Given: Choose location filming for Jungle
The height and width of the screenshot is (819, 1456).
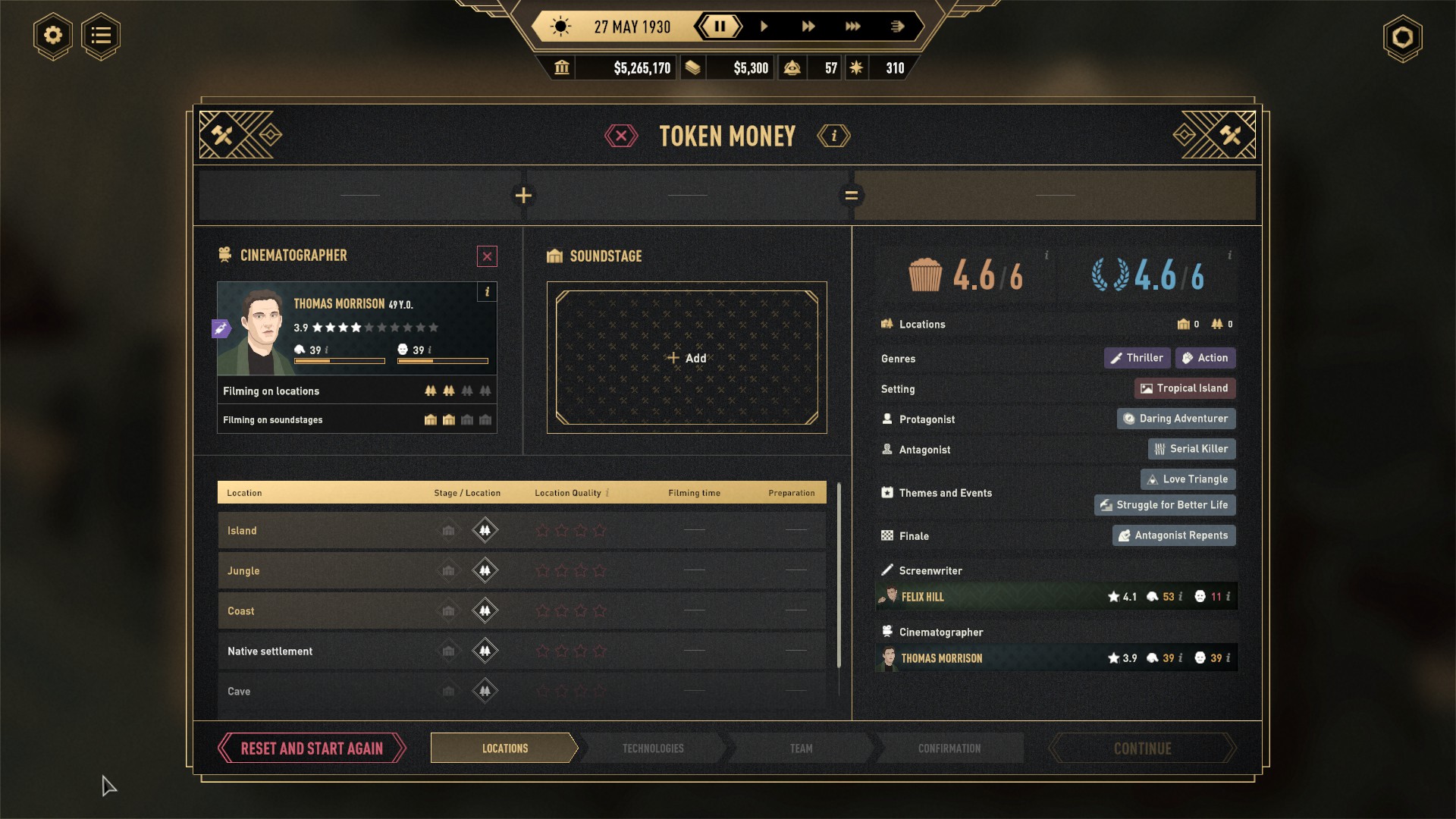Looking at the screenshot, I should coord(485,570).
